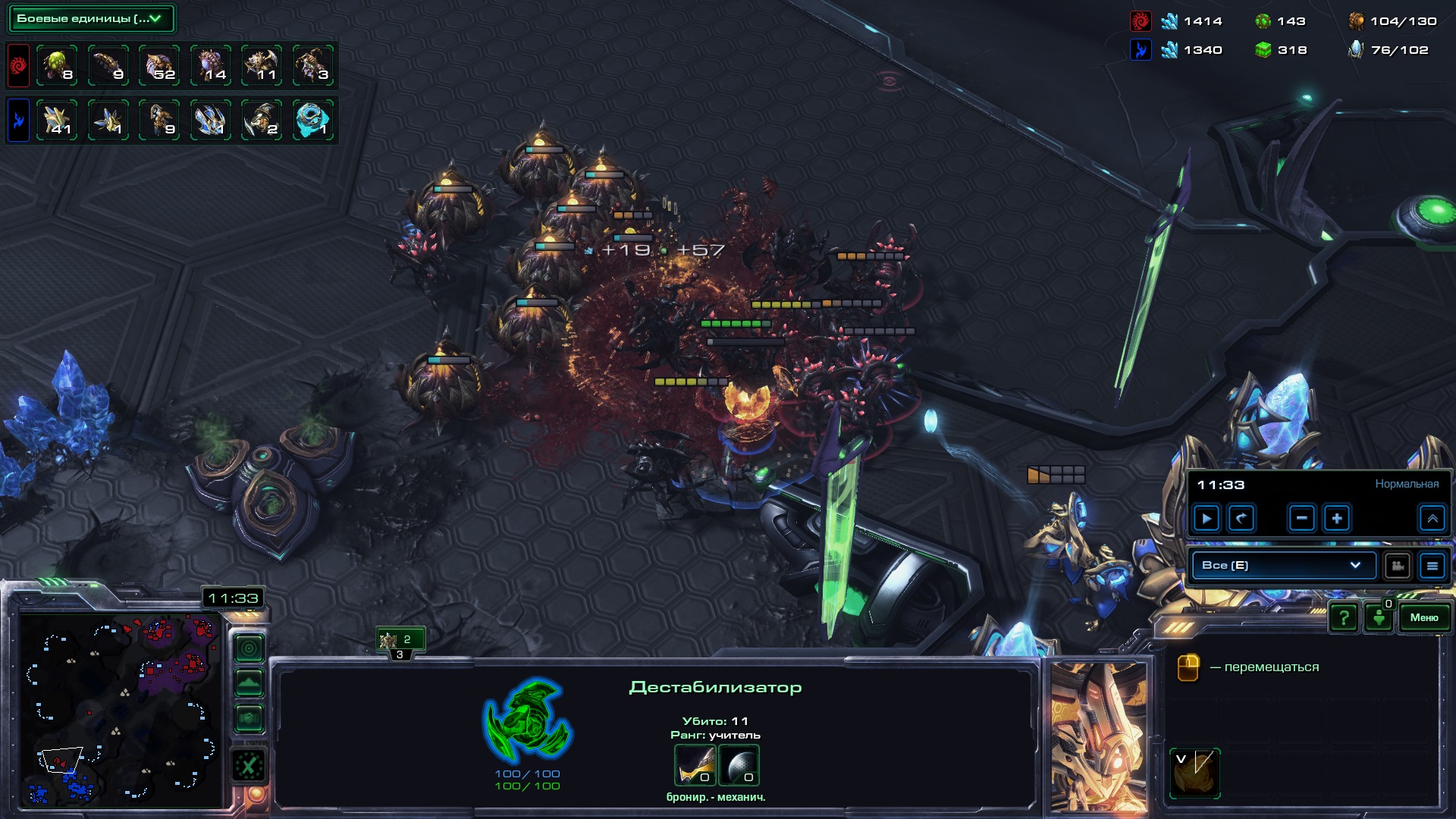Click the unit portrait thumbnail
The width and height of the screenshot is (1456, 819).
(1099, 736)
